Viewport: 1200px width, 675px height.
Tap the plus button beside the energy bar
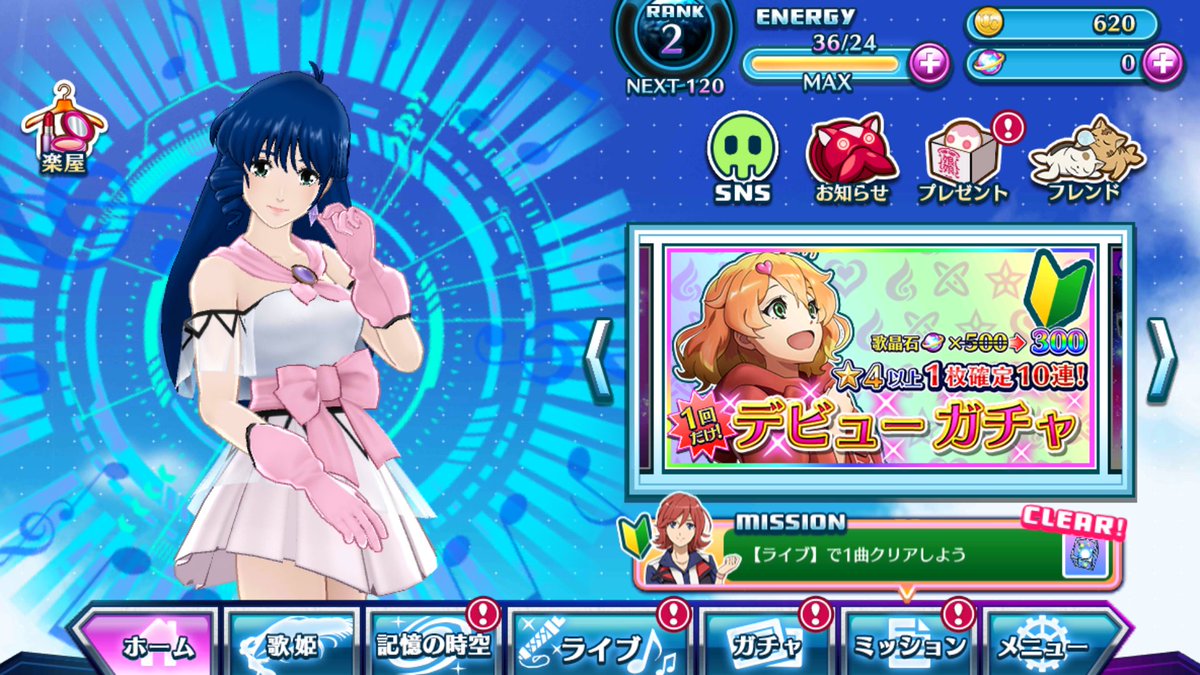929,65
